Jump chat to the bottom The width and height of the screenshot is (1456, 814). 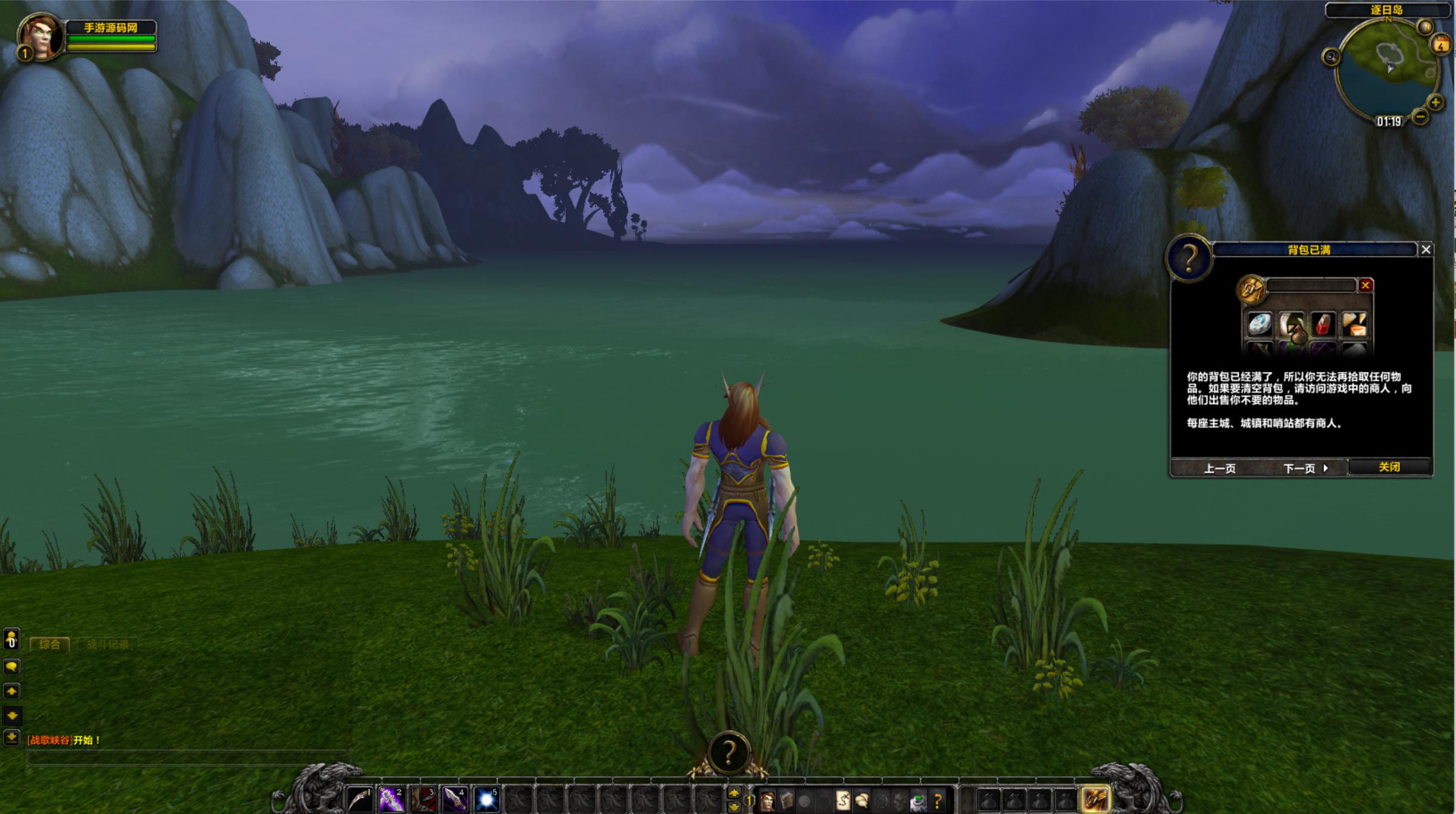[11, 738]
